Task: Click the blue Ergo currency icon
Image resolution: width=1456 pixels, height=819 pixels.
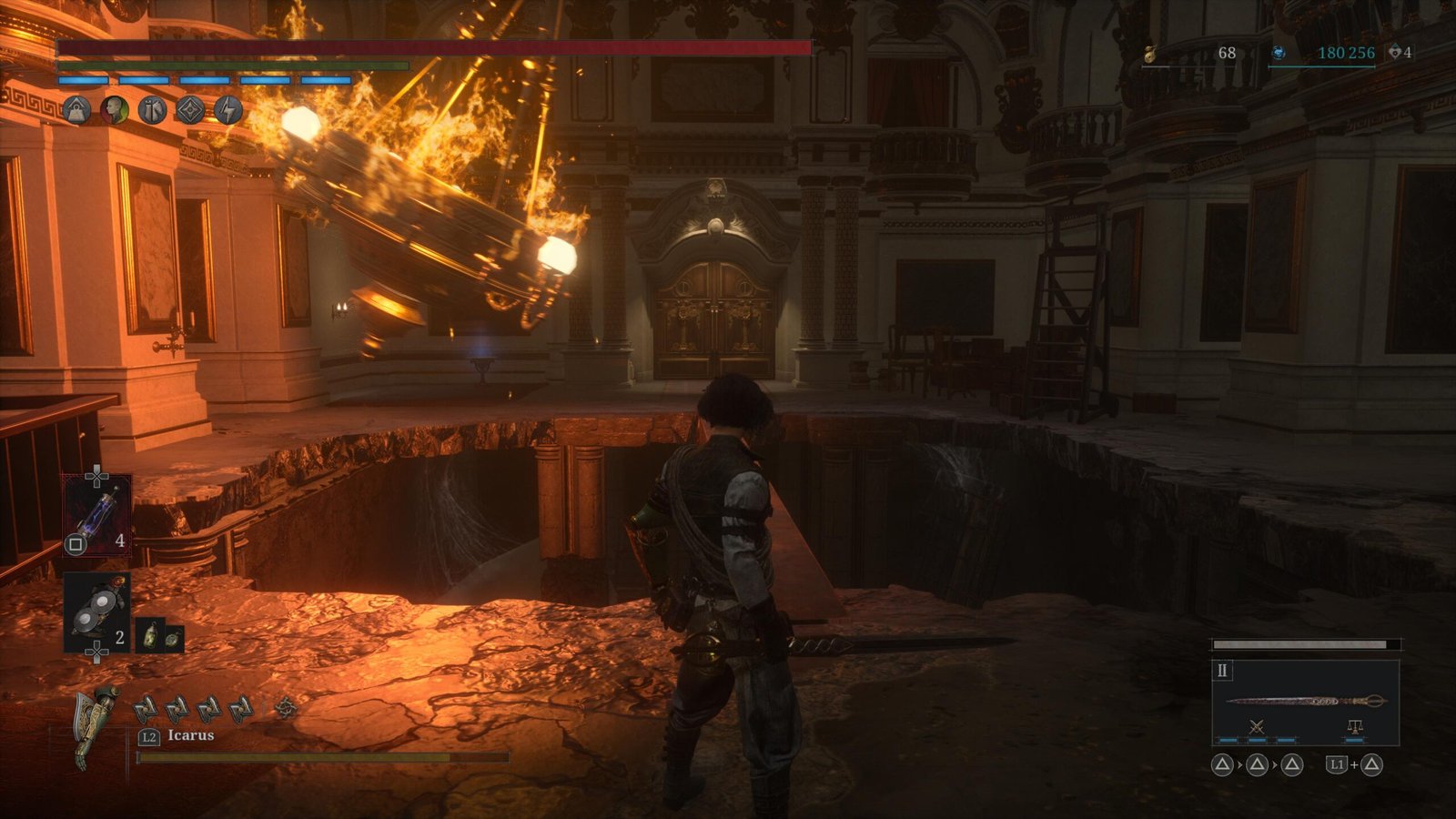Action: tap(1278, 53)
